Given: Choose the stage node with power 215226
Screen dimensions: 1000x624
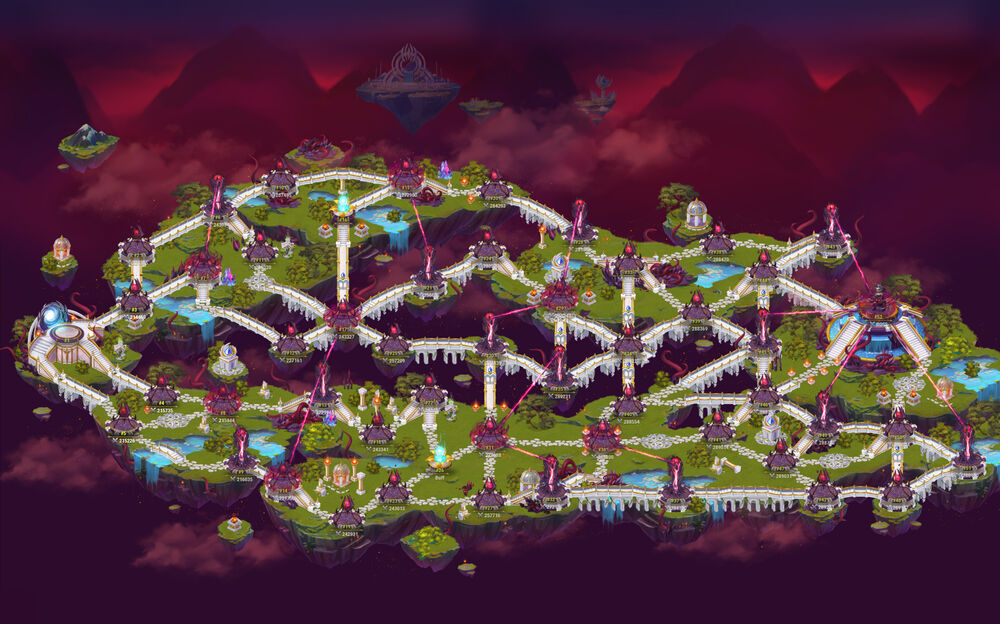Looking at the screenshot, I should [124, 421].
